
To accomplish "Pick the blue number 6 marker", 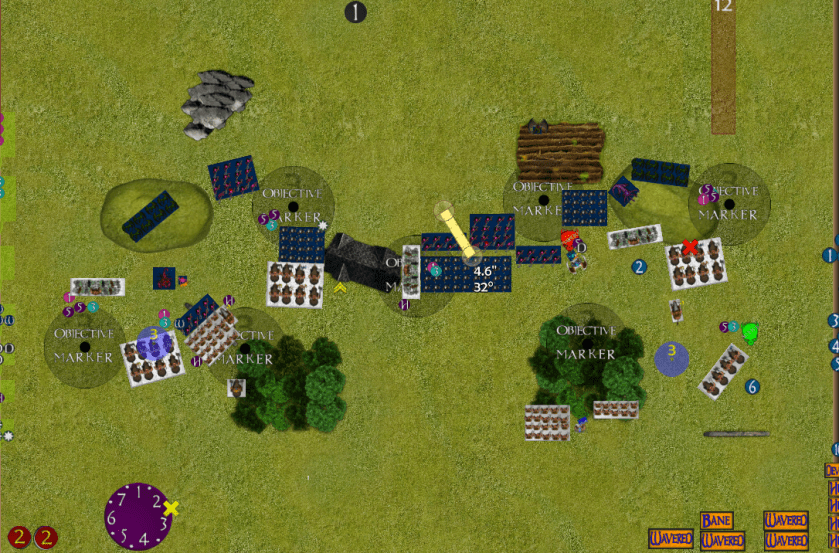I will click(x=752, y=386).
